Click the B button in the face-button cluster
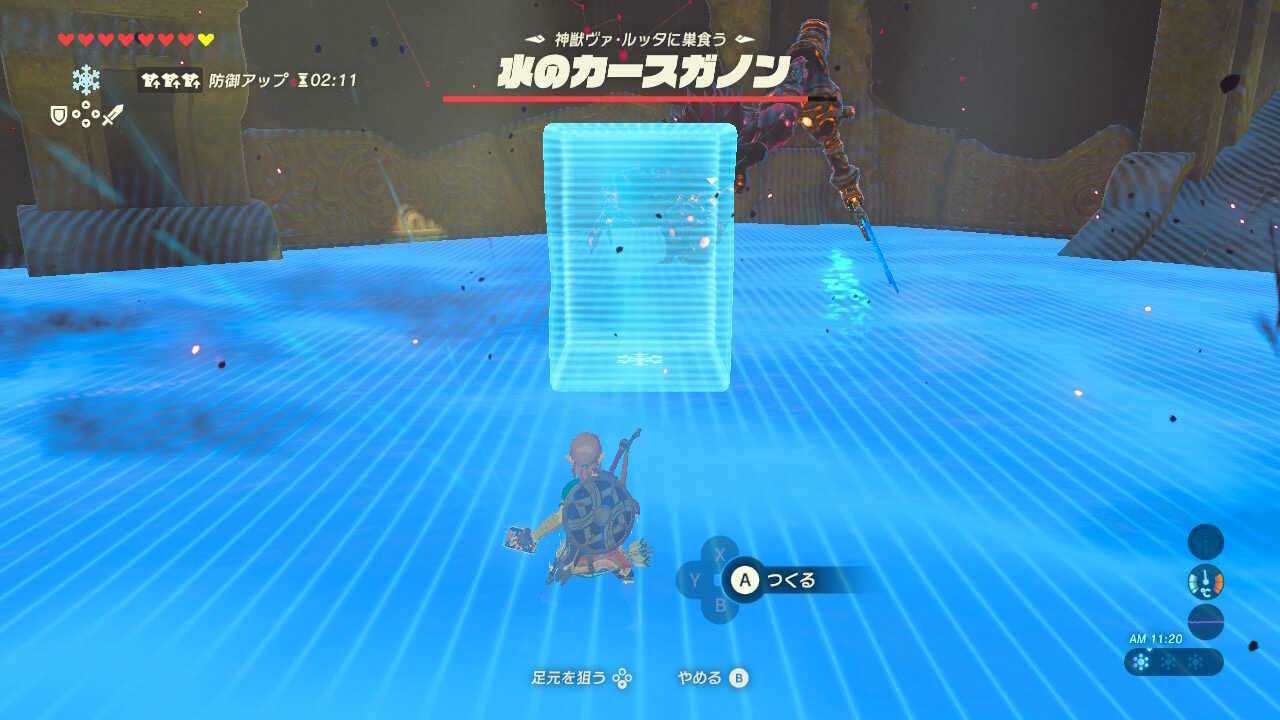1280x720 pixels. [x=720, y=604]
